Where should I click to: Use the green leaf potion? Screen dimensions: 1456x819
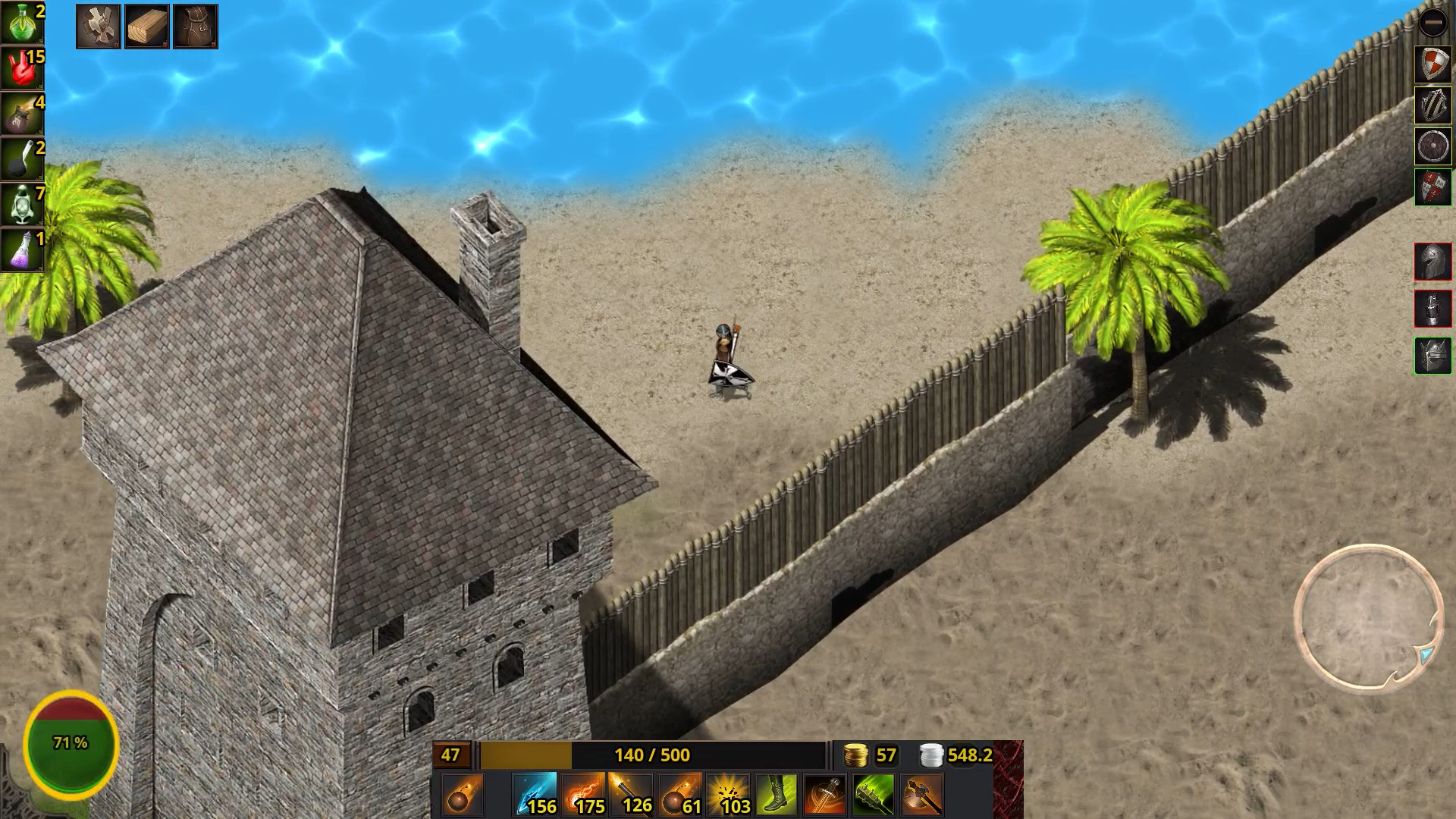point(22,22)
